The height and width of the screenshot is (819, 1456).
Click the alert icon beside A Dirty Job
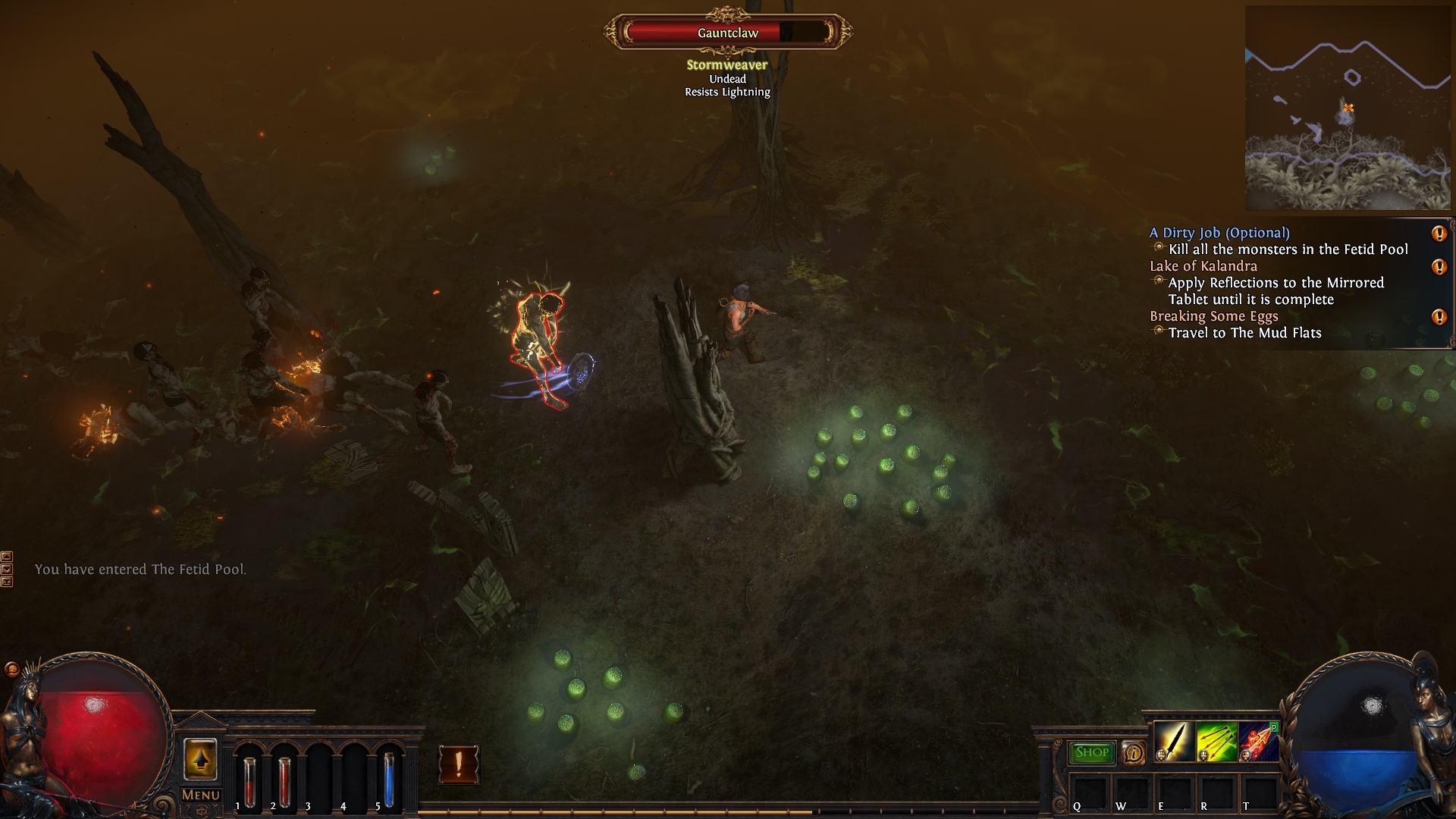pos(1439,234)
